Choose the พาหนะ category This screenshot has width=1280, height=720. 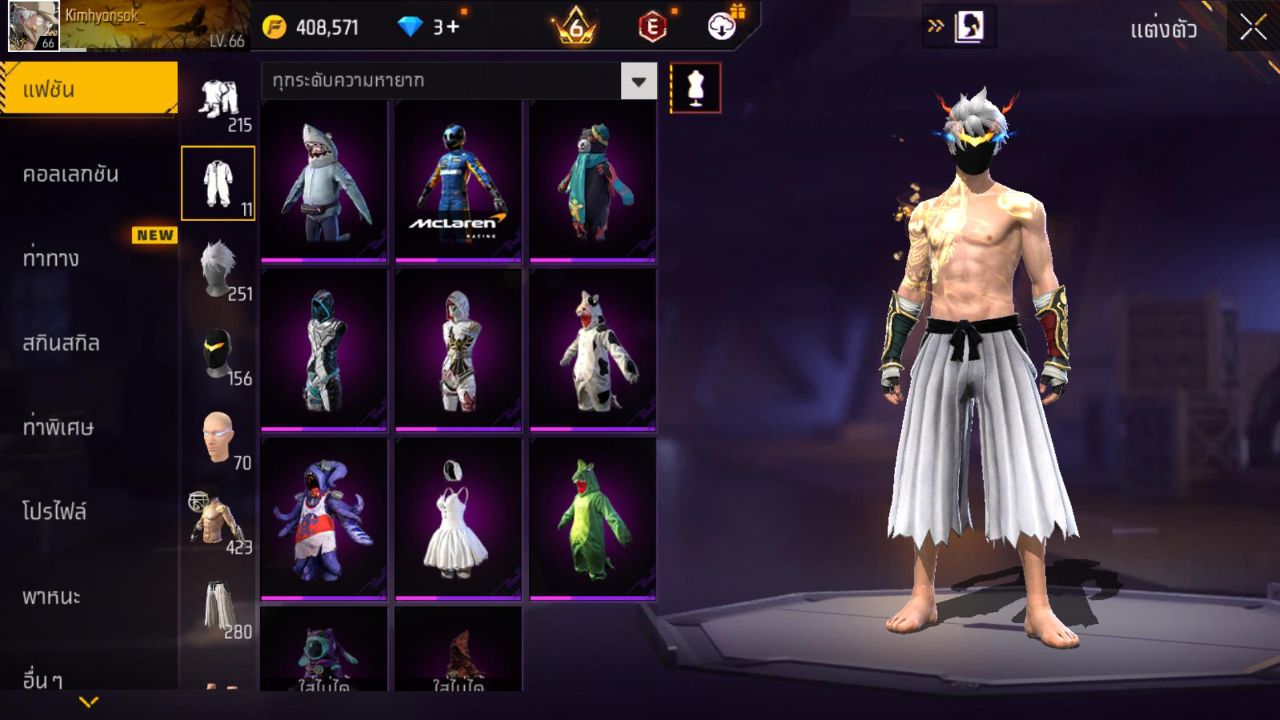click(x=52, y=597)
